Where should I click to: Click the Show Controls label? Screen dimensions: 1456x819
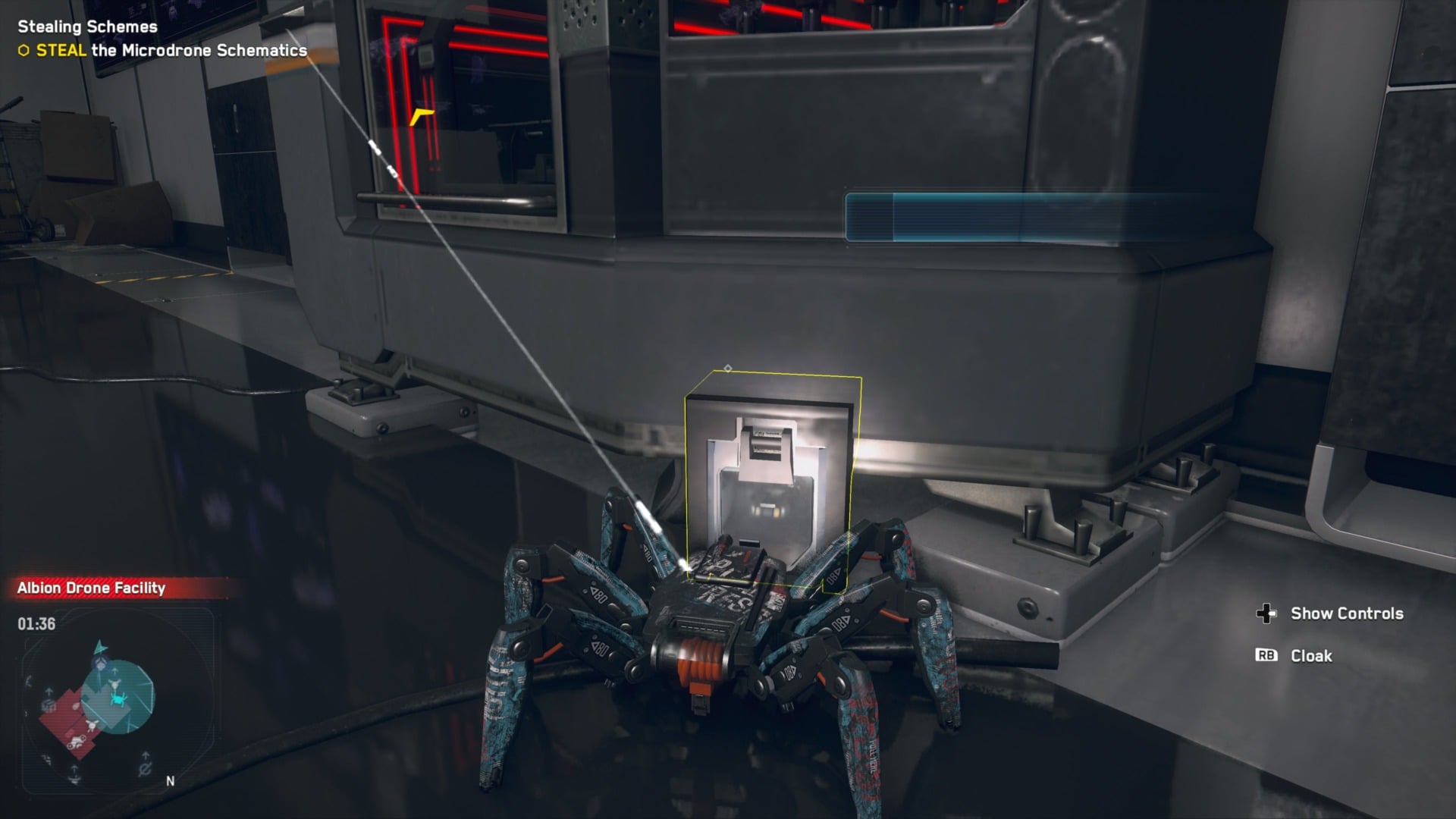(1348, 613)
